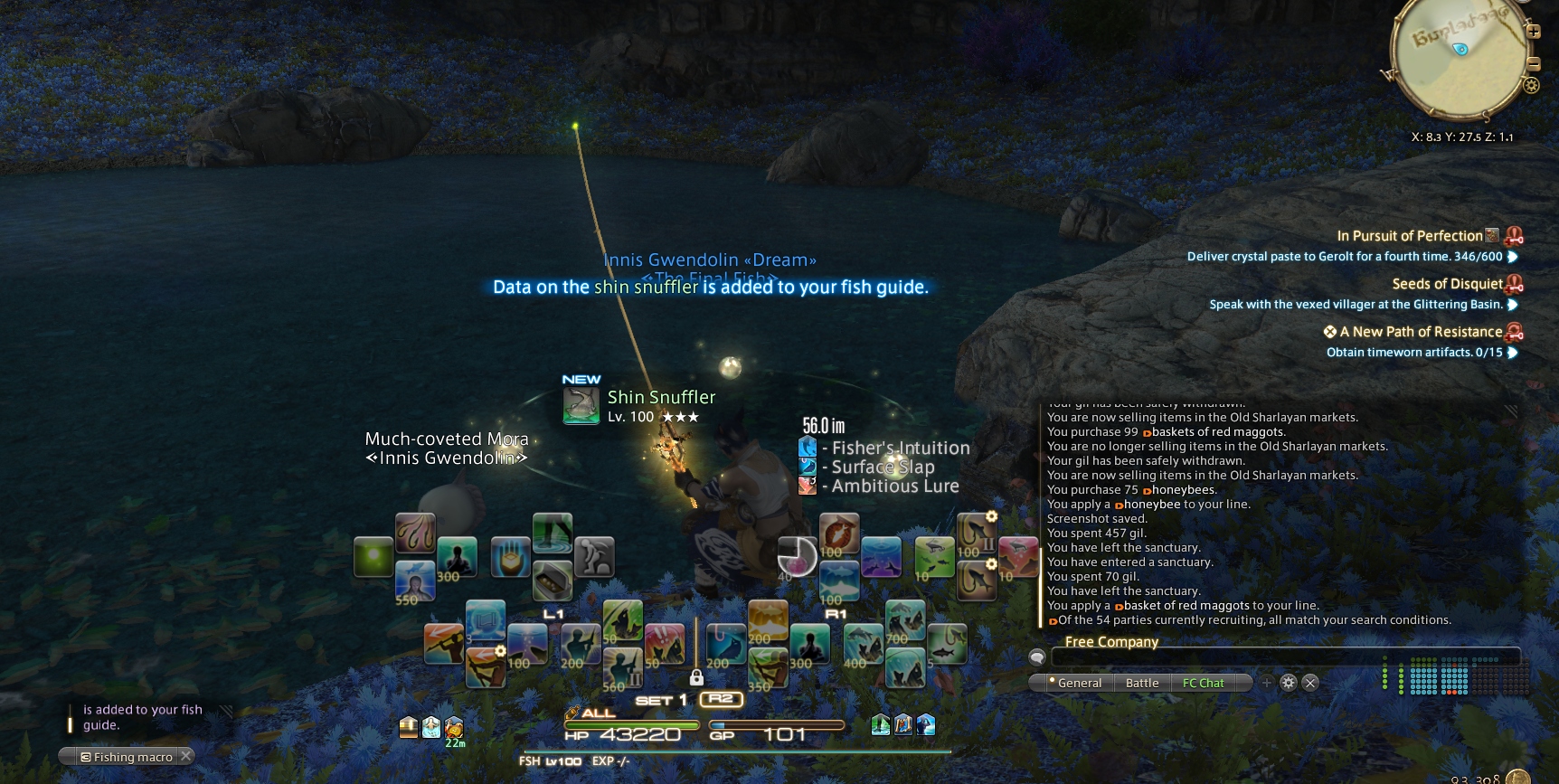Close the chat log with X button
Image resolution: width=1559 pixels, height=784 pixels.
tap(1310, 683)
